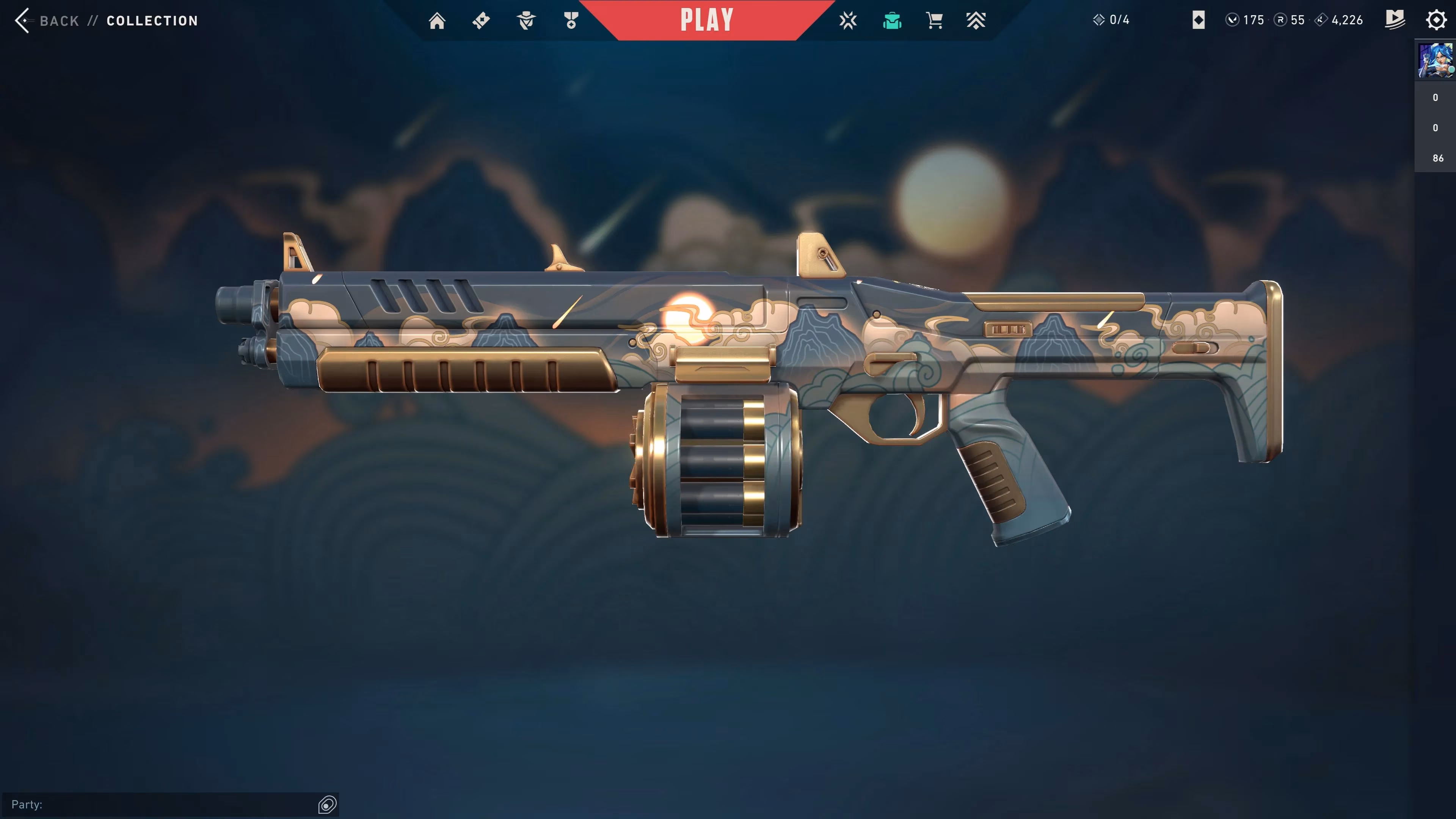This screenshot has height=819, width=1456.
Task: Click the white card diamond icon
Action: [1198, 20]
